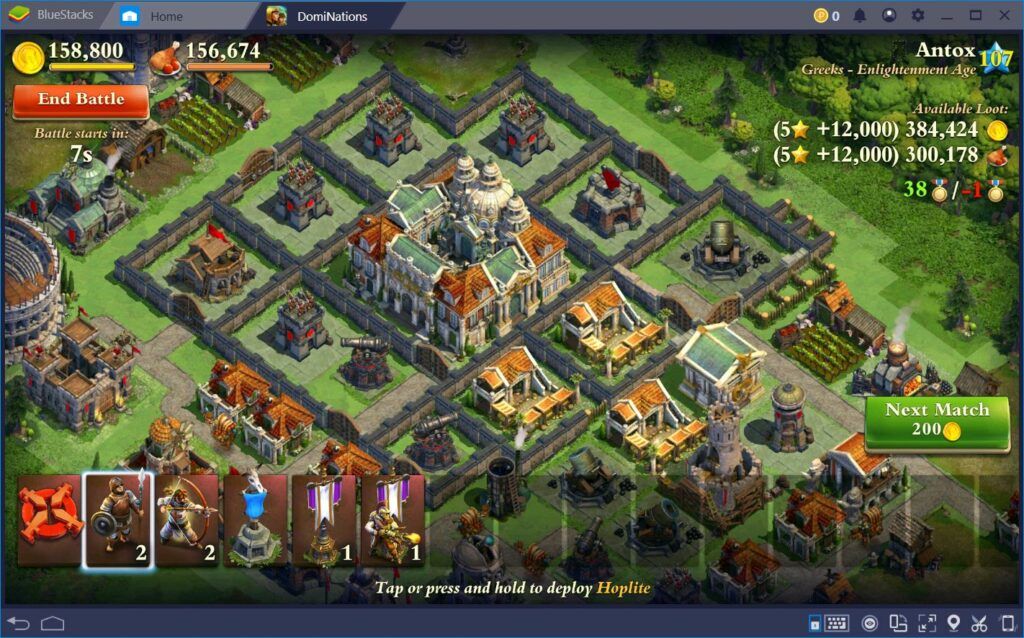This screenshot has width=1024, height=638.
Task: Pick the blue-flame brazier tactic slot
Action: (255, 520)
